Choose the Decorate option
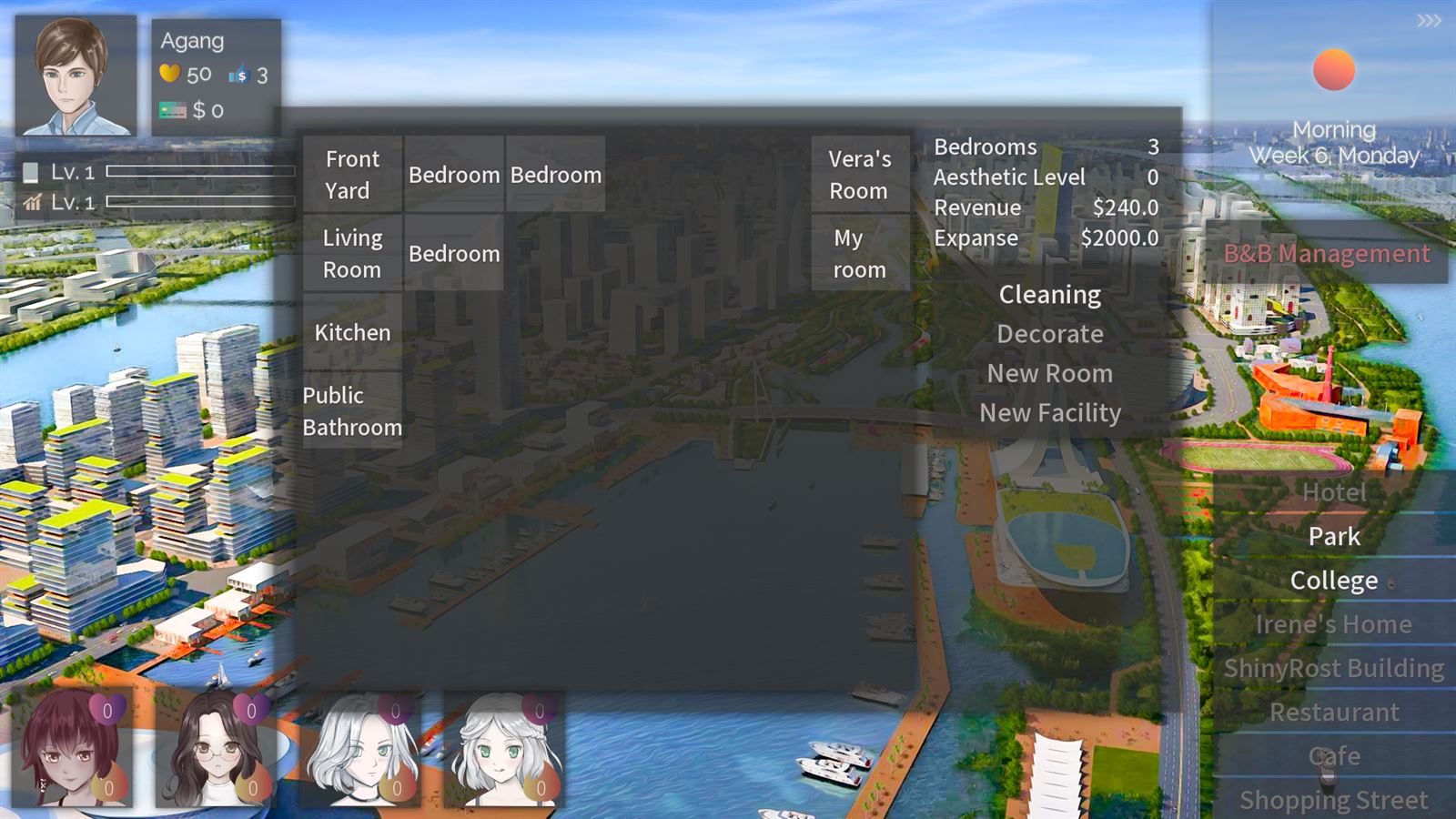Viewport: 1456px width, 819px height. pyautogui.click(x=1049, y=334)
